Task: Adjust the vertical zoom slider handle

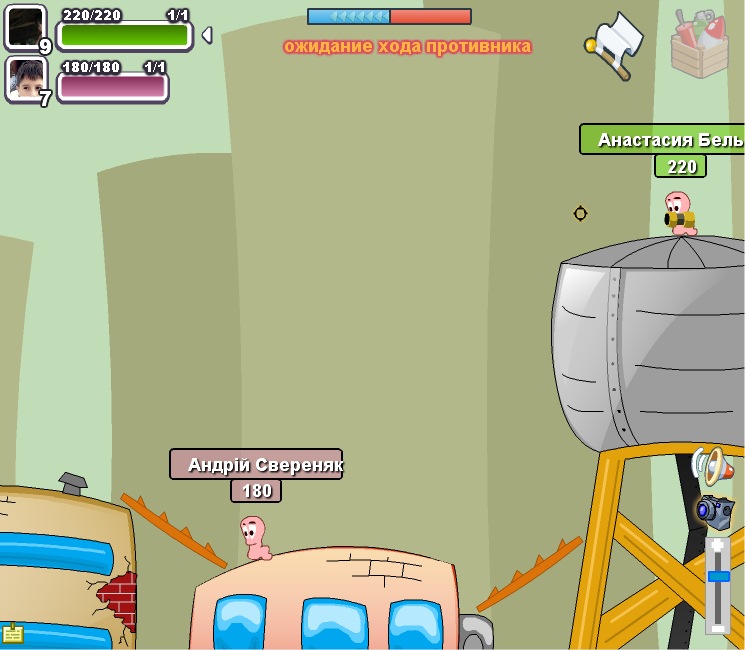Action: 718,576
